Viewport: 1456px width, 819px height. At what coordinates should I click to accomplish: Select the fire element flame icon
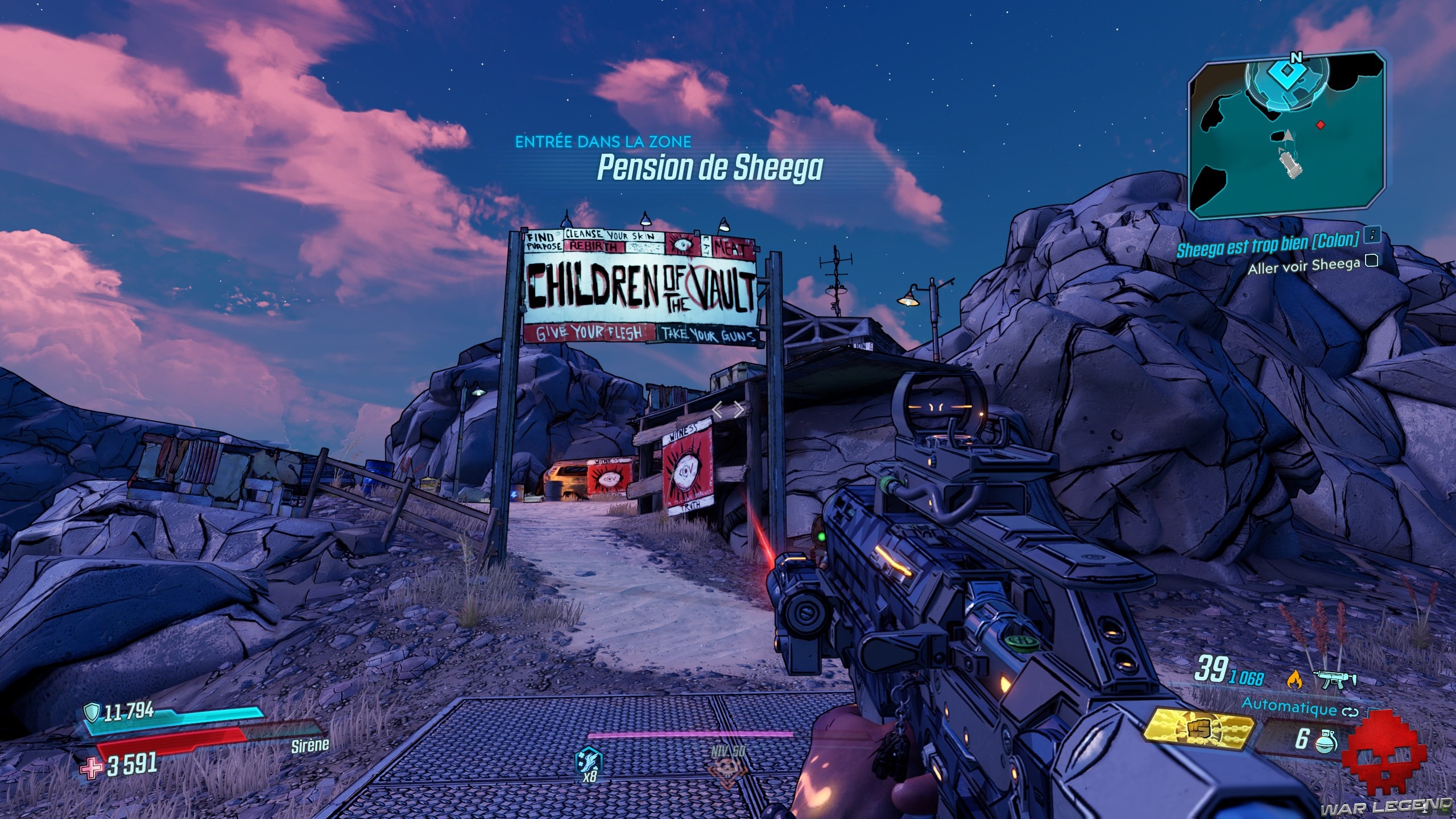tap(1293, 679)
